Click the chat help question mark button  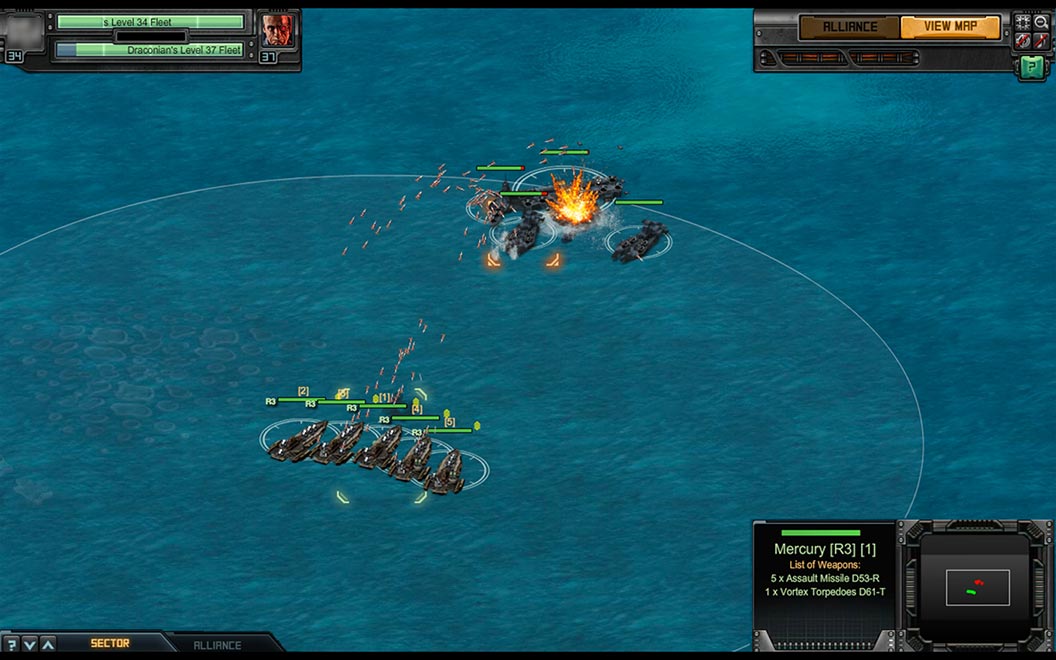point(12,644)
